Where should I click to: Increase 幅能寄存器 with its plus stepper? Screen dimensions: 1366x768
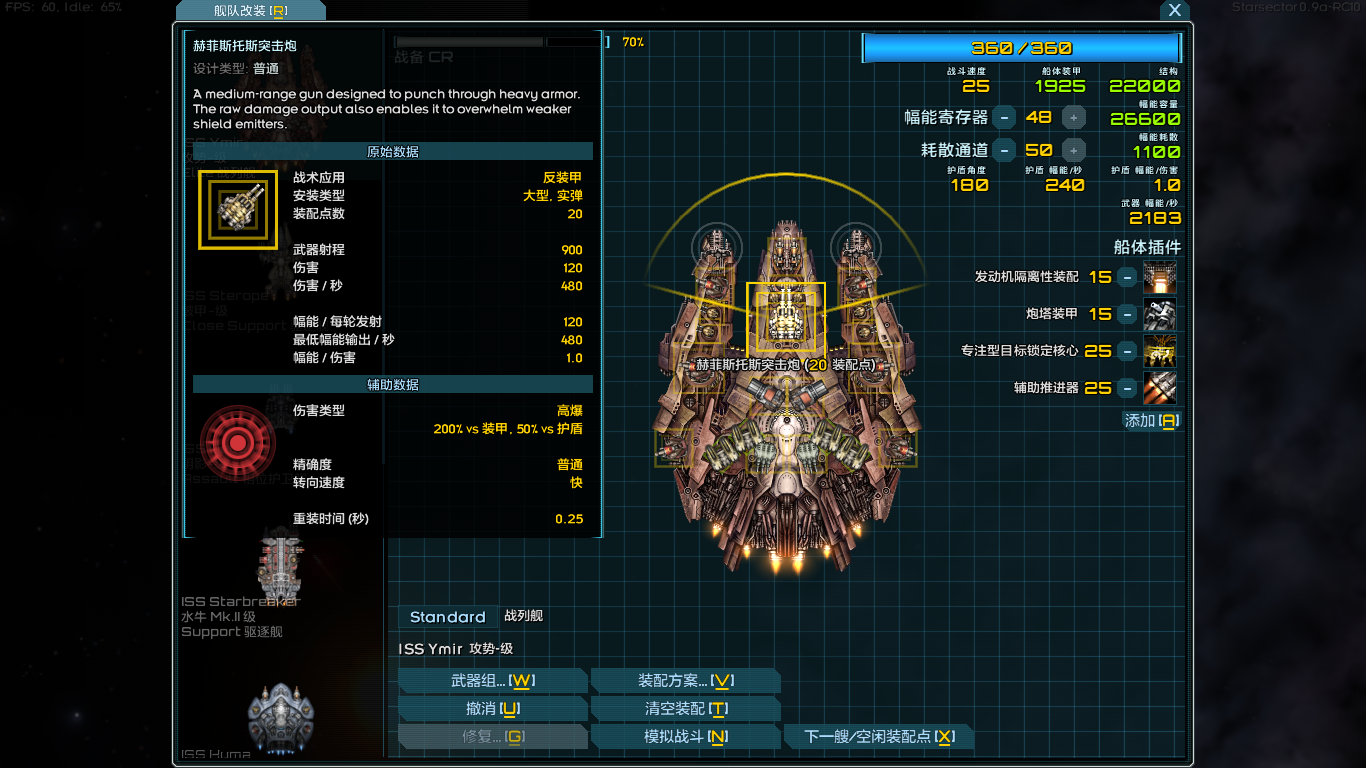[1073, 117]
